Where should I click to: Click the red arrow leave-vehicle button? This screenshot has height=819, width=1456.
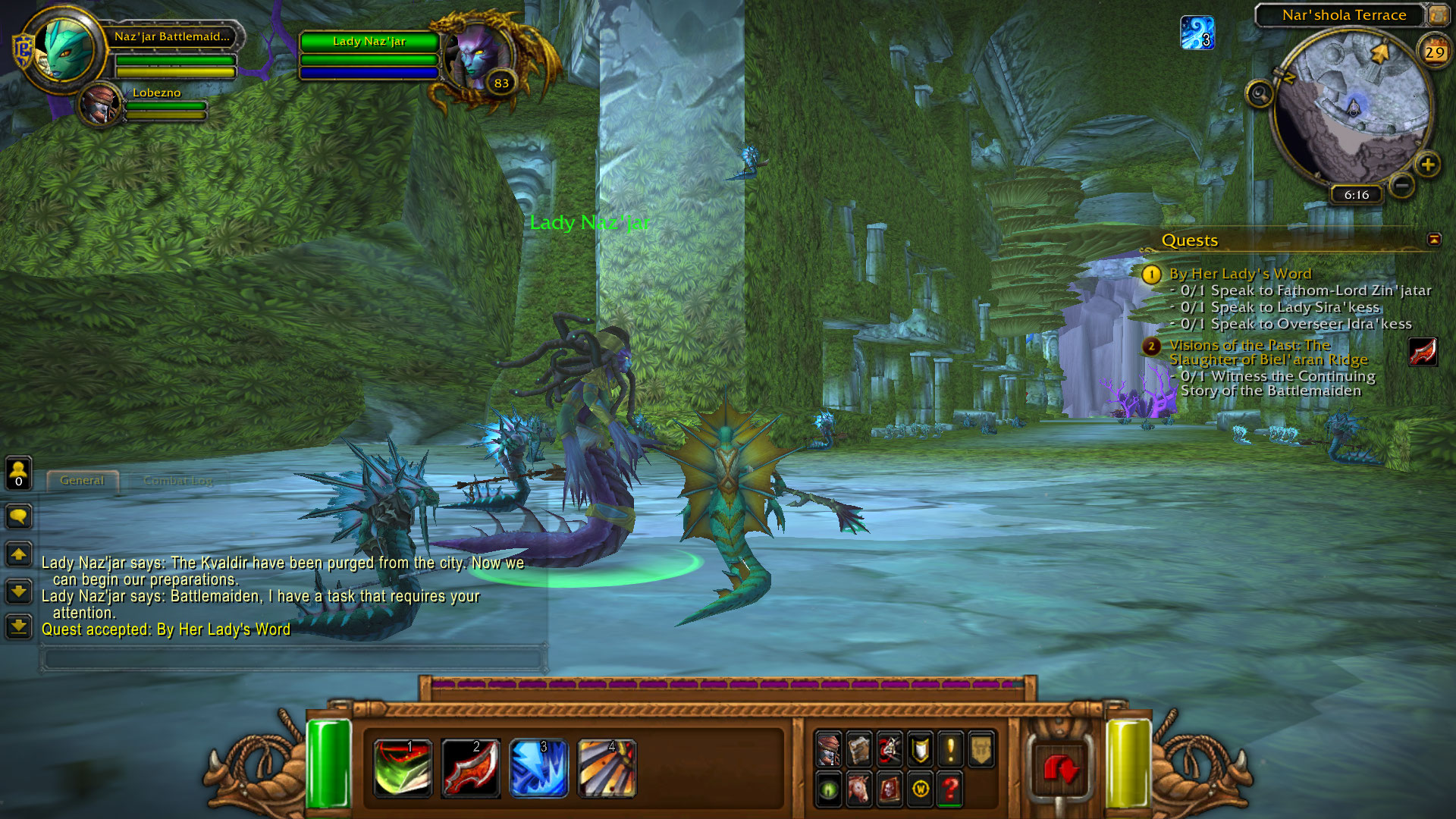click(x=1060, y=769)
